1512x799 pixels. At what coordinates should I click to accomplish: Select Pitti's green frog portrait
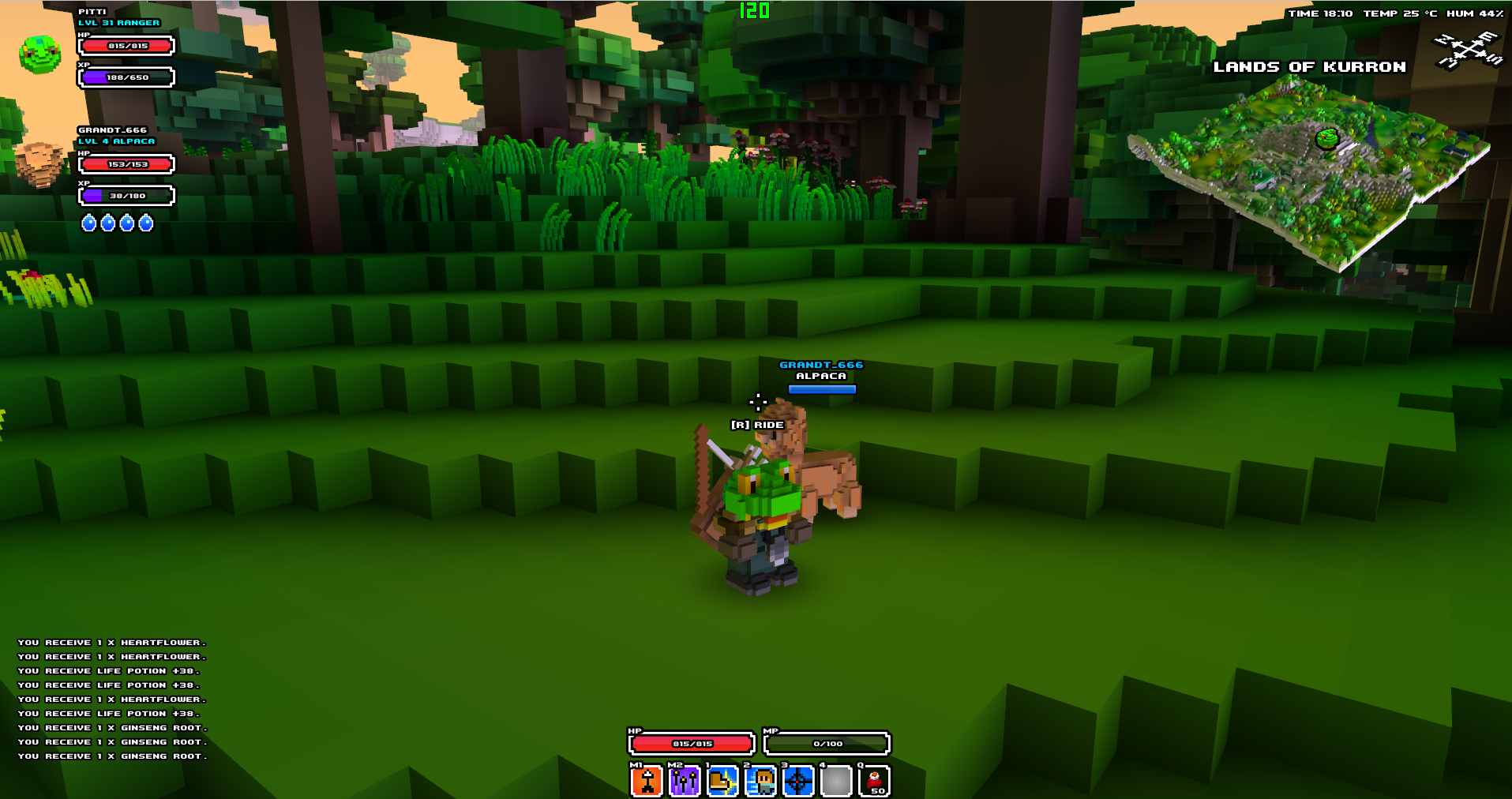click(x=39, y=54)
